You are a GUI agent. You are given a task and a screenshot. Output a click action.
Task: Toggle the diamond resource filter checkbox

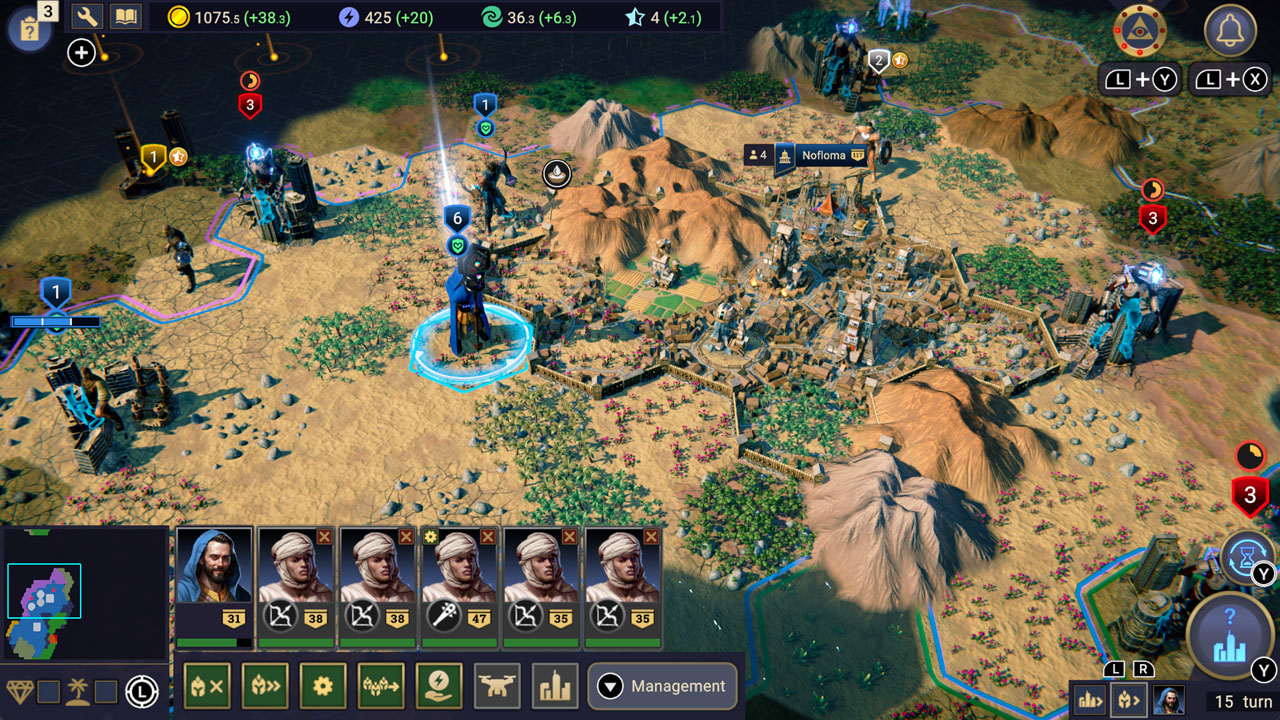point(48,691)
